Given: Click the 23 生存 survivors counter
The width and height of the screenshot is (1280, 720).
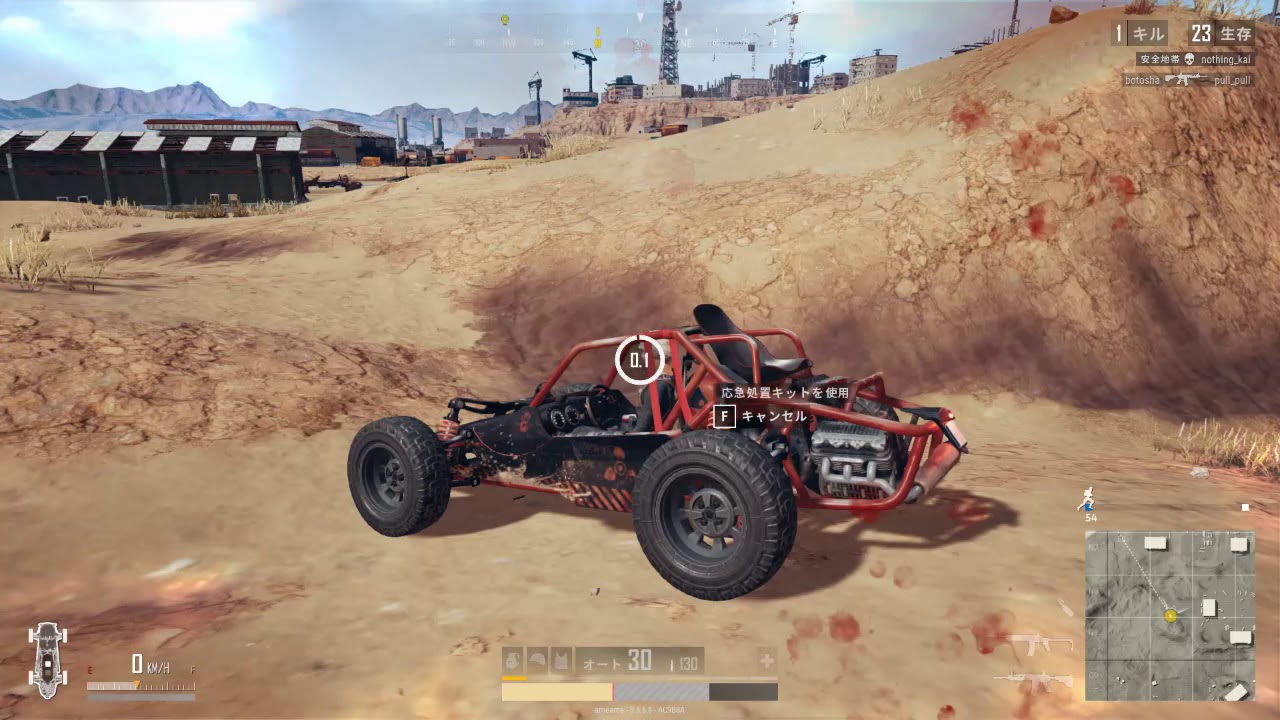Looking at the screenshot, I should [1222, 33].
